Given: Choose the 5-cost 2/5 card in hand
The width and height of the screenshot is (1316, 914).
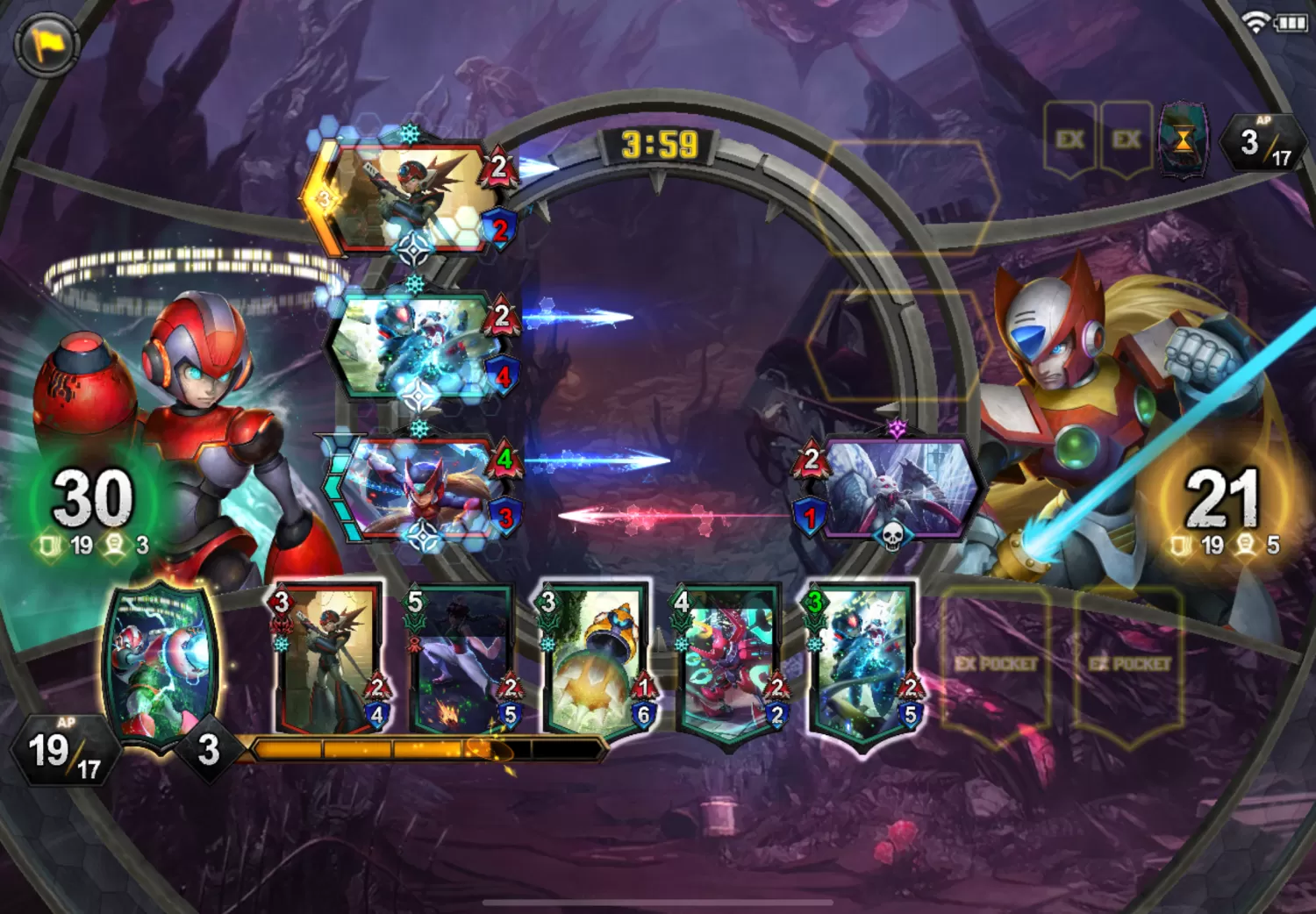Looking at the screenshot, I should [461, 658].
